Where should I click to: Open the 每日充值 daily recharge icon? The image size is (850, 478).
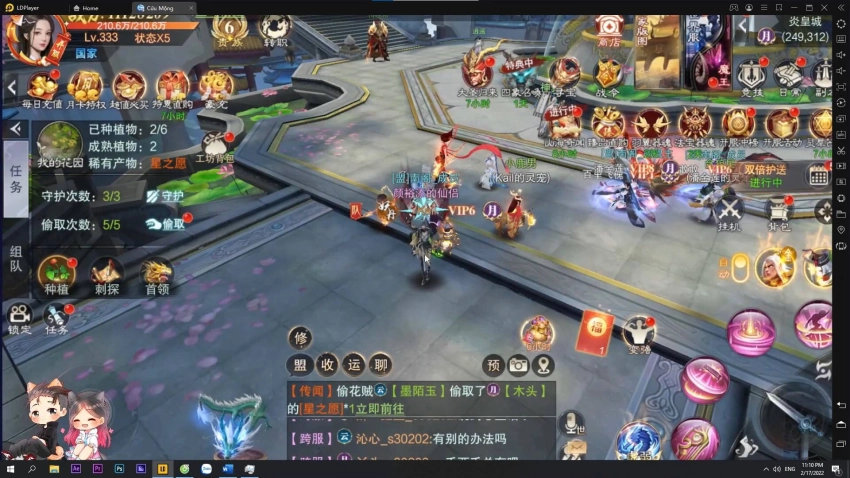pyautogui.click(x=41, y=86)
